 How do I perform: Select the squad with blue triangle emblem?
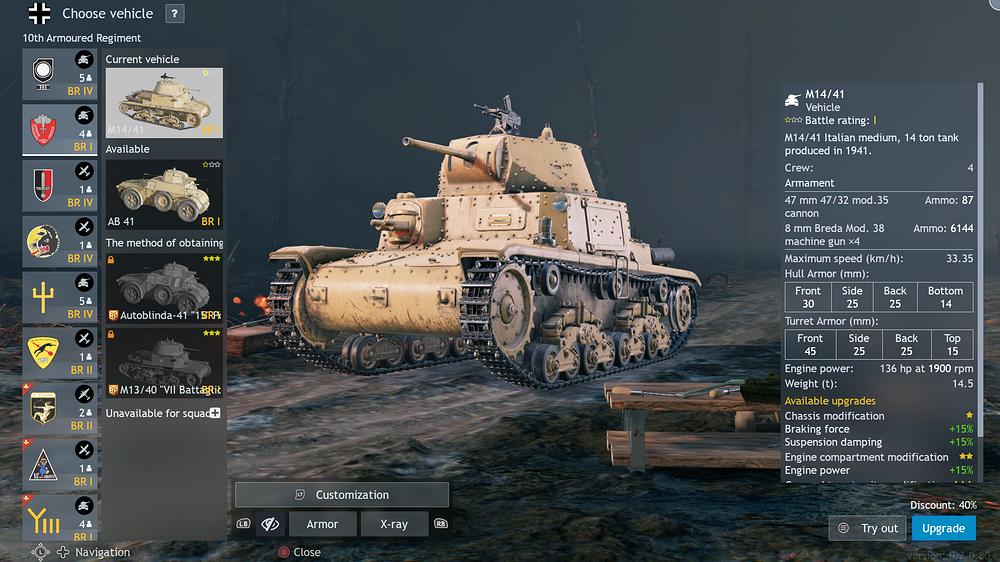click(x=60, y=464)
